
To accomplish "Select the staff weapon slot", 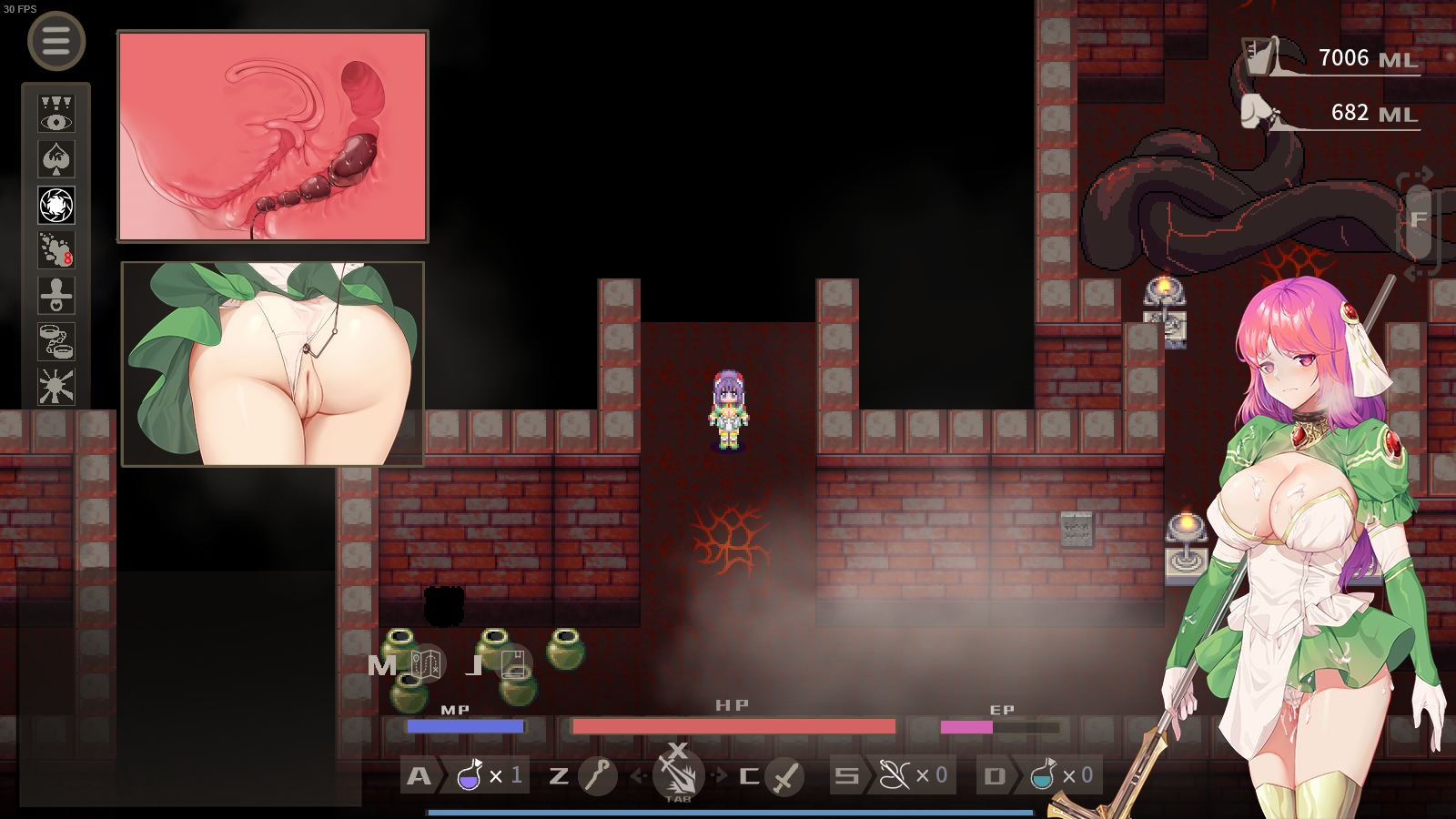I will coord(598,775).
